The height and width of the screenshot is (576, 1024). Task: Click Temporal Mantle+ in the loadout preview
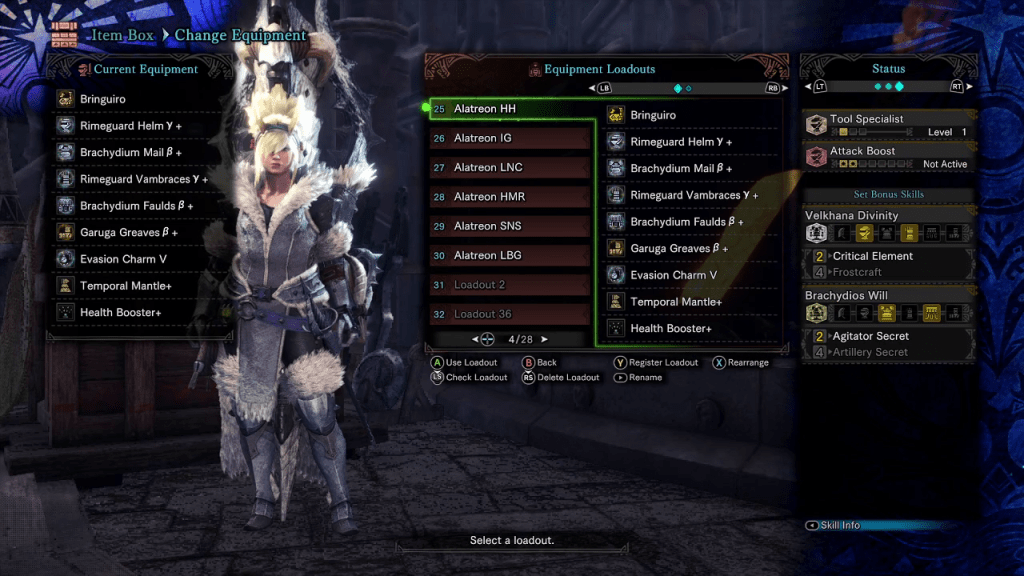690,302
